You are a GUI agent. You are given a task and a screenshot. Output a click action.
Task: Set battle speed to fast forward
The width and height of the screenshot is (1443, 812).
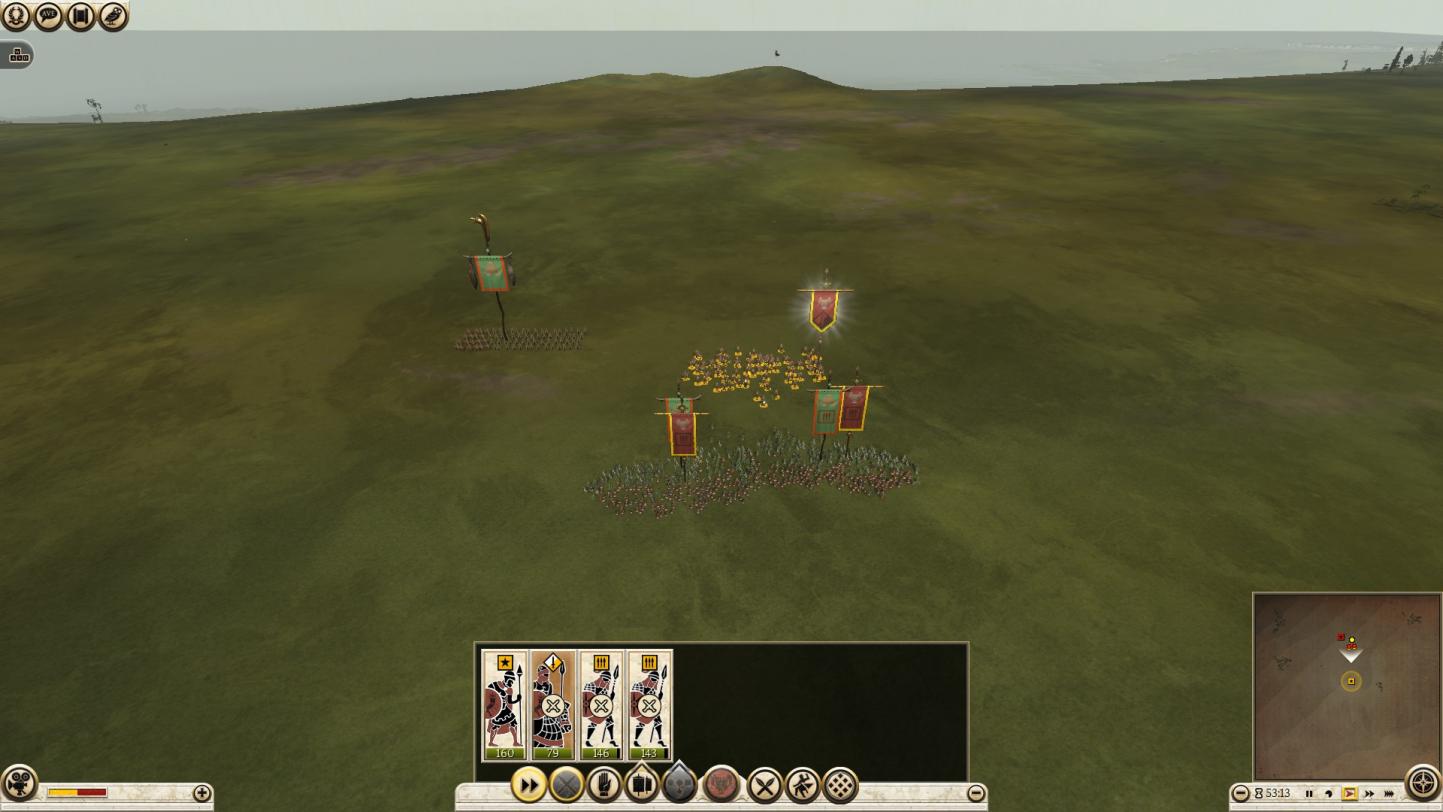point(1369,794)
